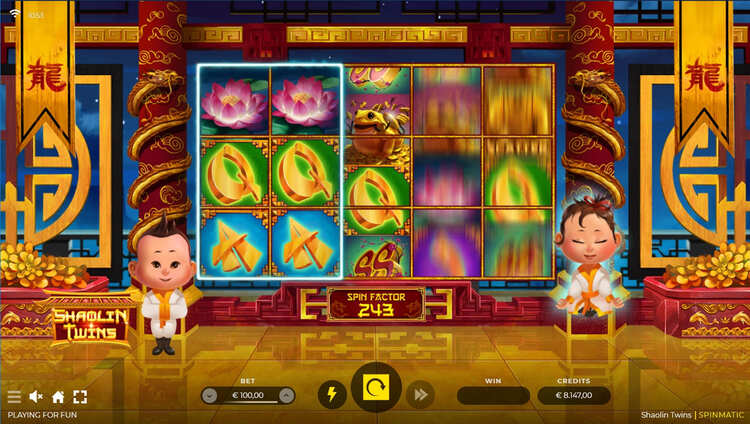The width and height of the screenshot is (750, 424).
Task: Increase the bet amount
Action: tap(286, 395)
